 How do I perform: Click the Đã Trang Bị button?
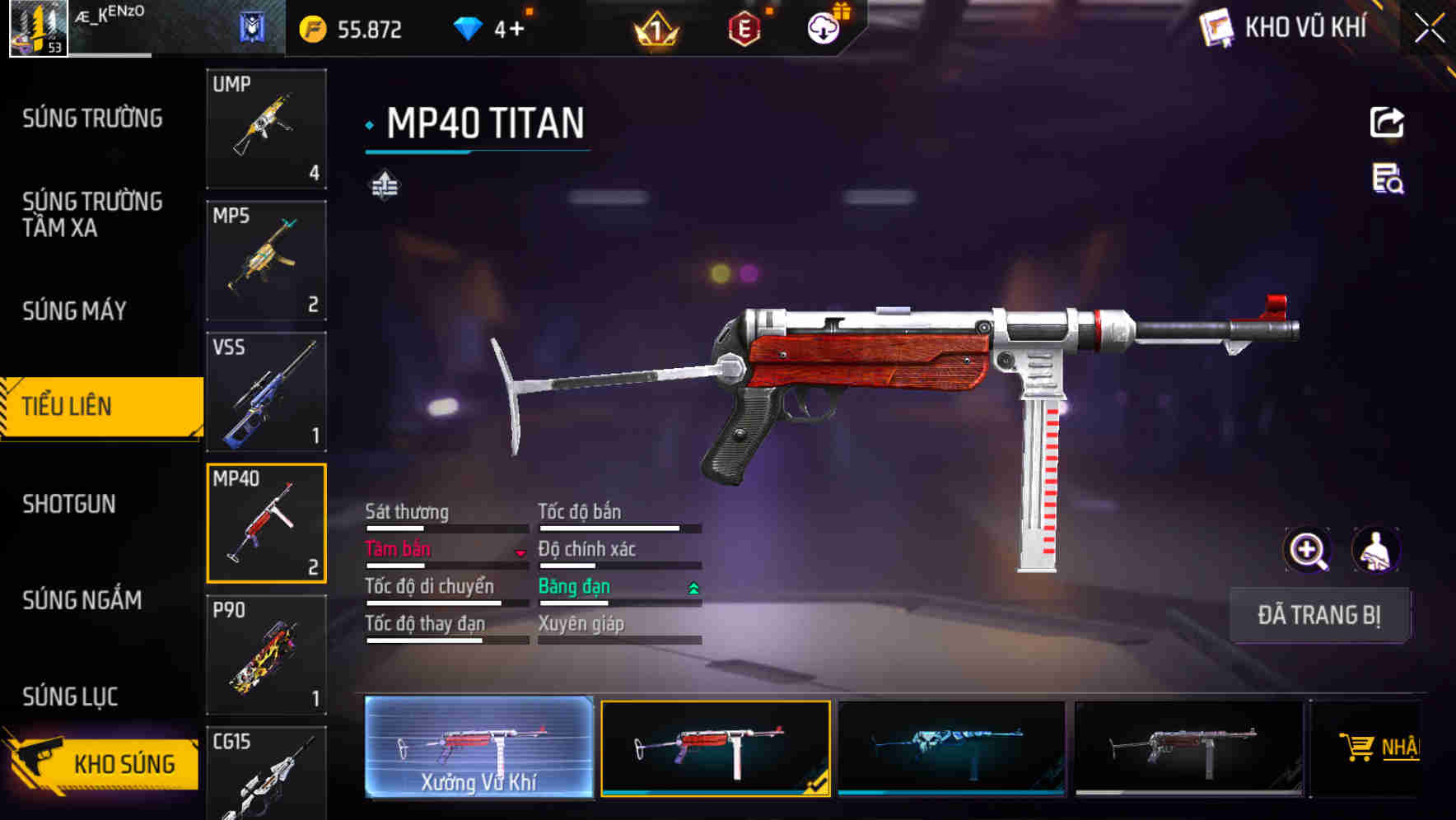click(x=1319, y=615)
